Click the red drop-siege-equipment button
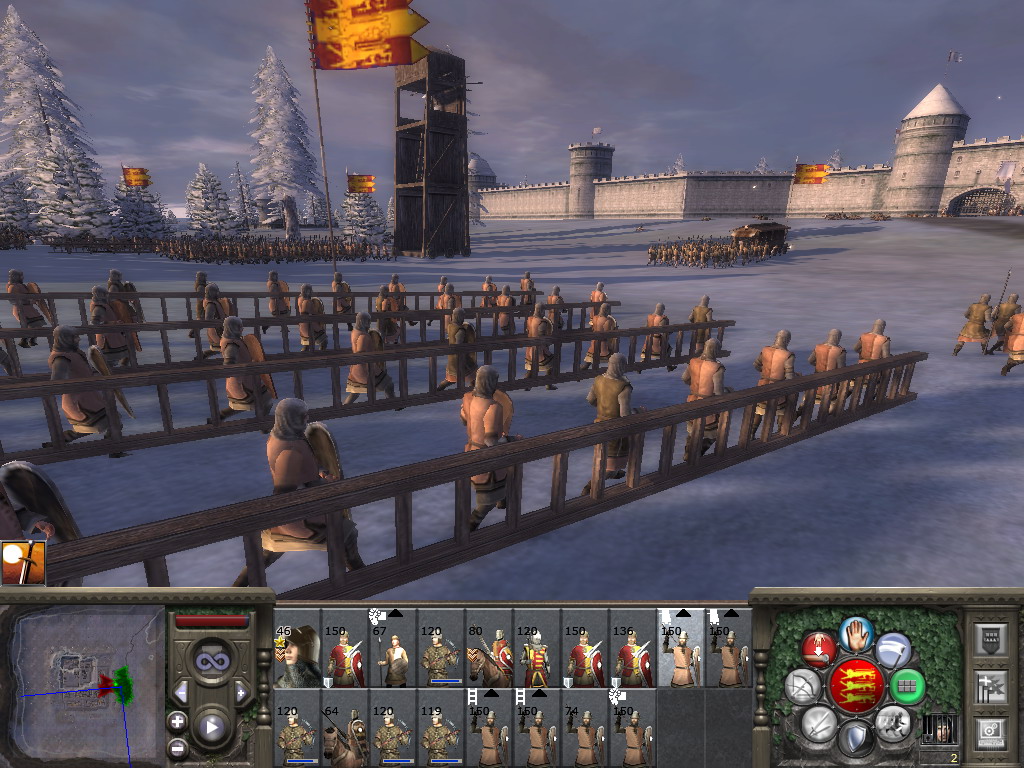The width and height of the screenshot is (1024, 768). [x=818, y=650]
